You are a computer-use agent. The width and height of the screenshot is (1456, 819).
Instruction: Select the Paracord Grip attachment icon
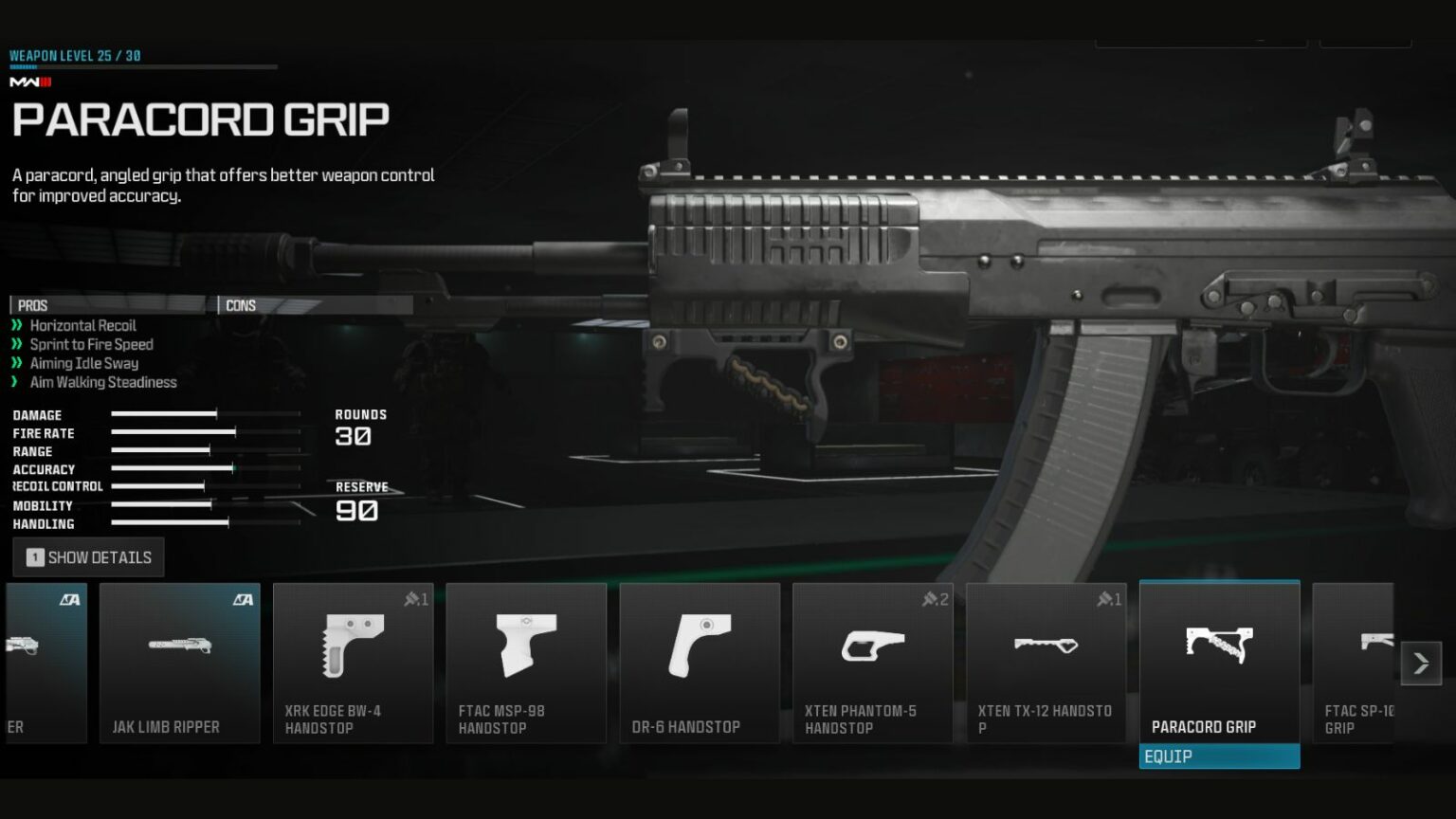click(1219, 649)
